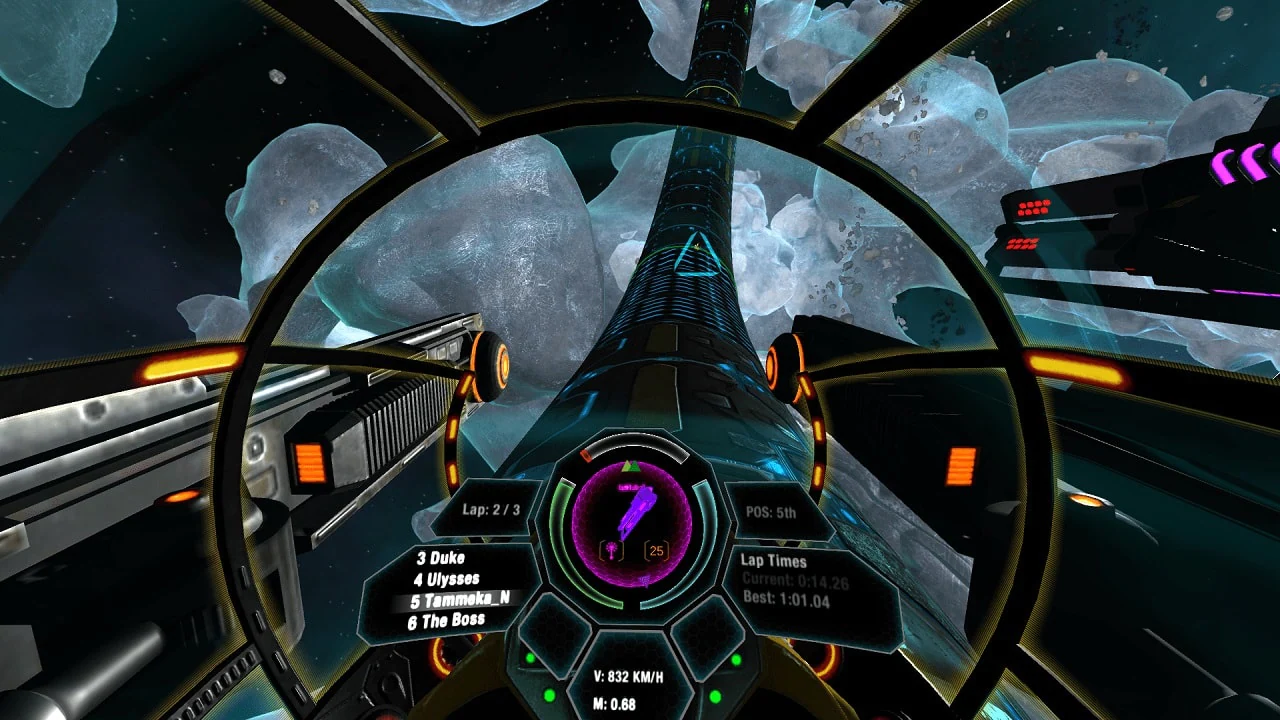Select the purple arrow below the radar
Screen dimensions: 1280x720
point(644,580)
